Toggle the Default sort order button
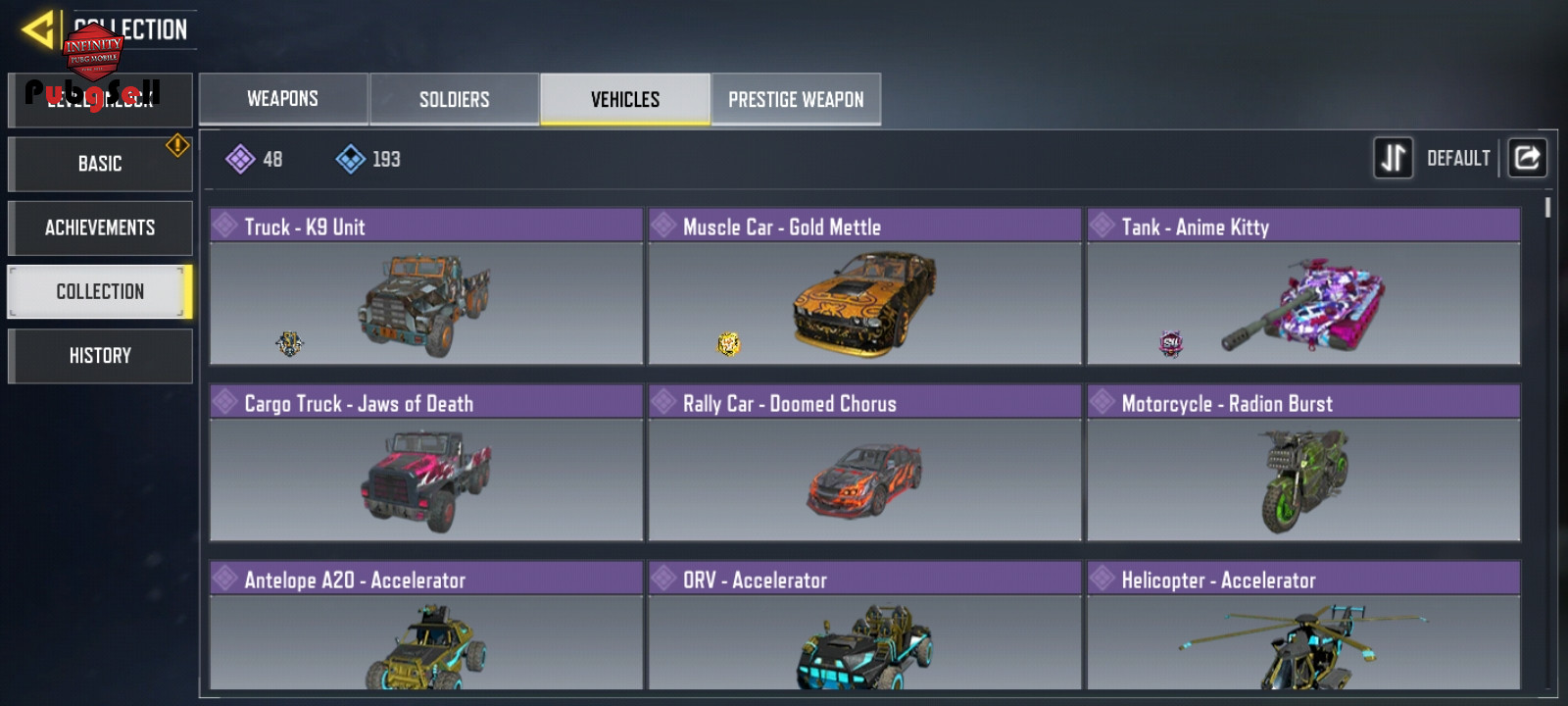The image size is (1568, 706). [x=1394, y=158]
